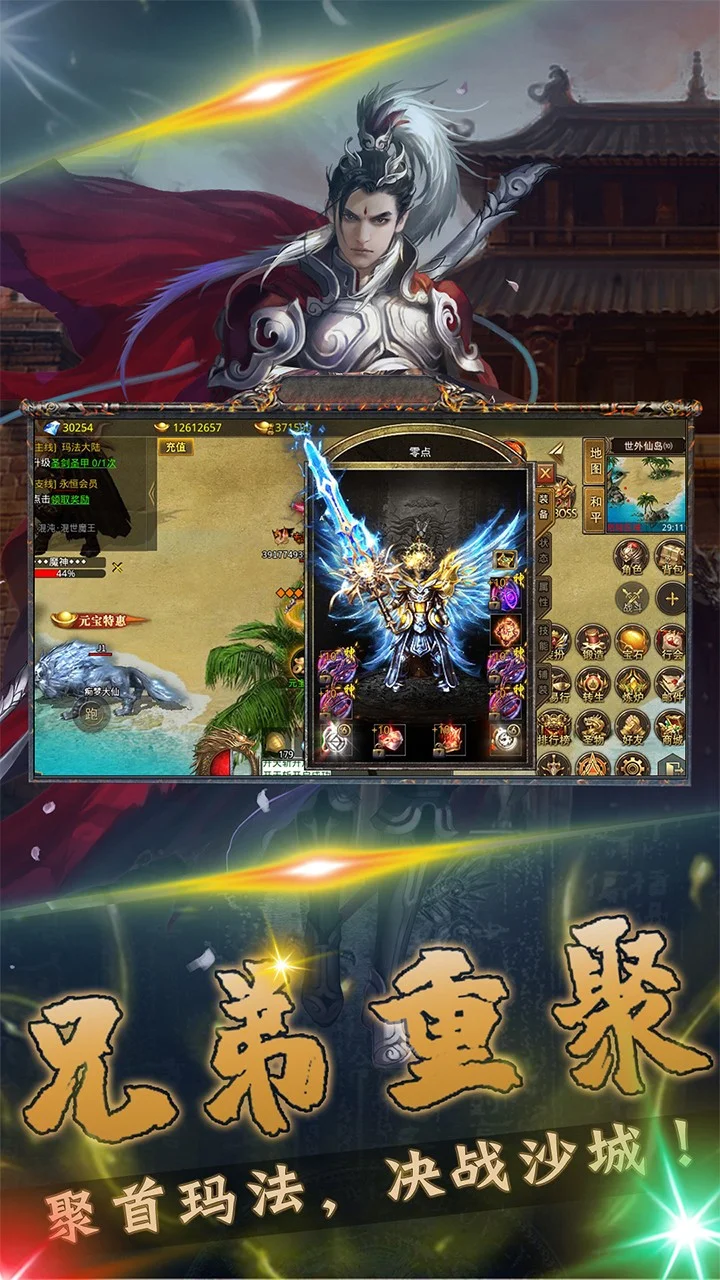Switch to the 状态 tab

coord(544,550)
